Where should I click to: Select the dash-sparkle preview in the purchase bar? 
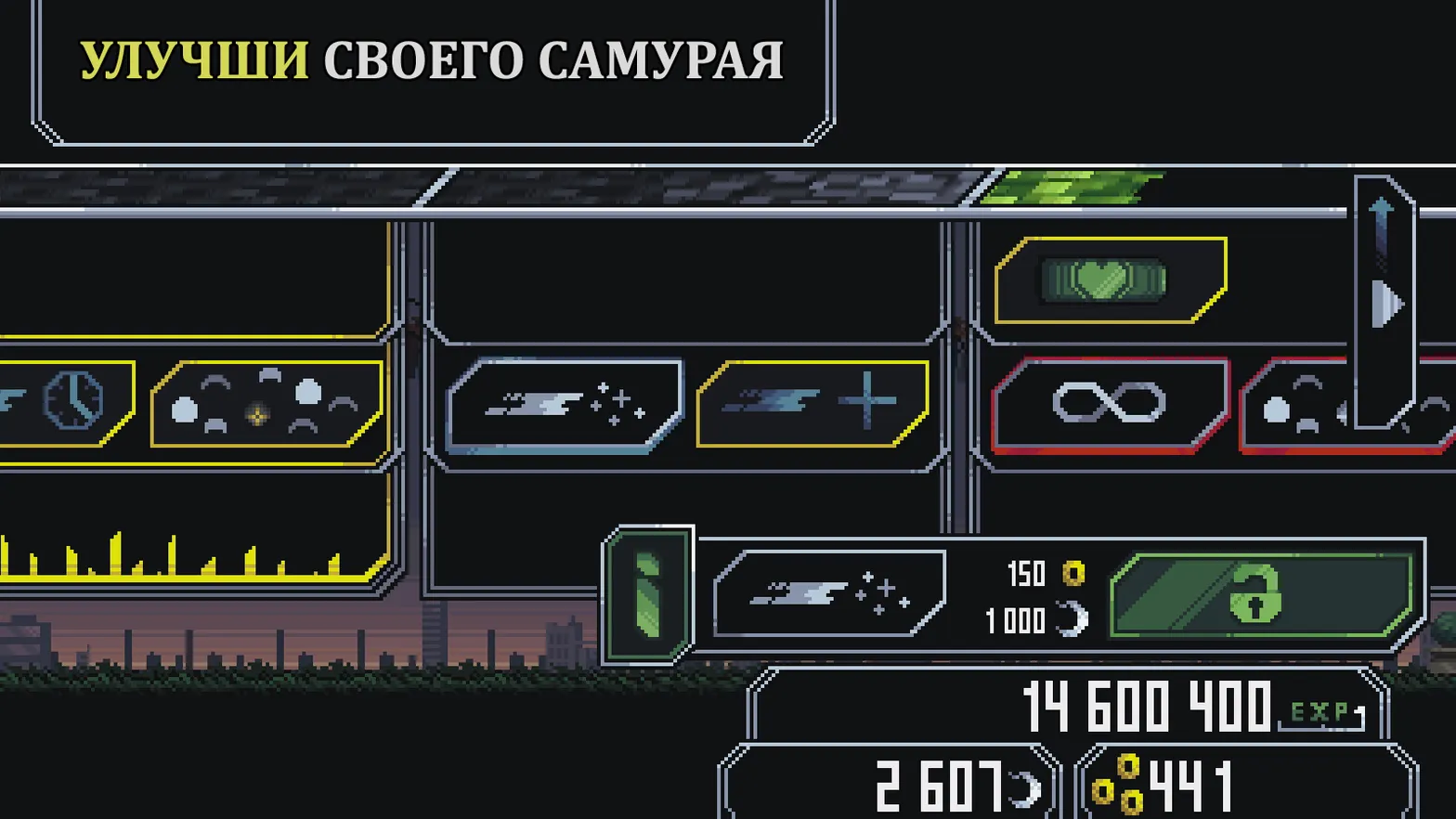829,594
